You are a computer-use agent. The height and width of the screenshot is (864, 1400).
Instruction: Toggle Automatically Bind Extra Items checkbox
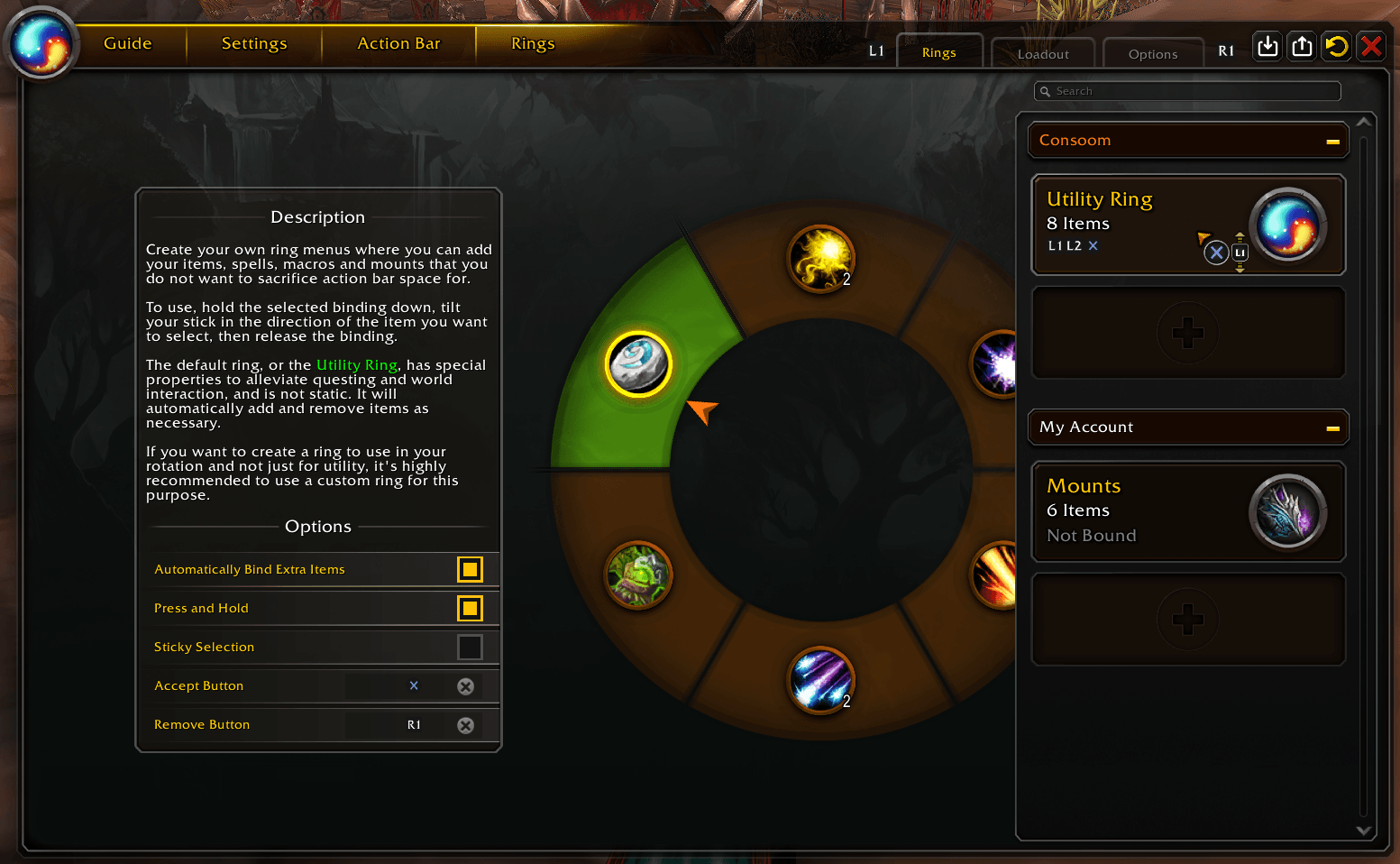[470, 569]
